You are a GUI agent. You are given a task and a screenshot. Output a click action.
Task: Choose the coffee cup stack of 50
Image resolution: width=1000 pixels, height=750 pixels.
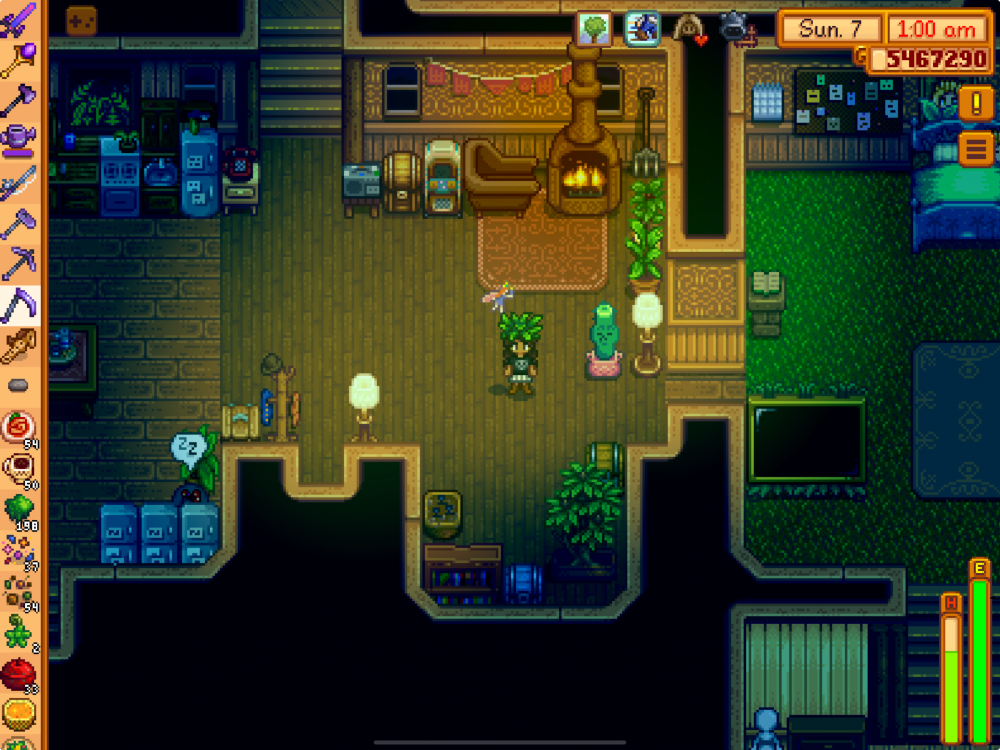19,468
